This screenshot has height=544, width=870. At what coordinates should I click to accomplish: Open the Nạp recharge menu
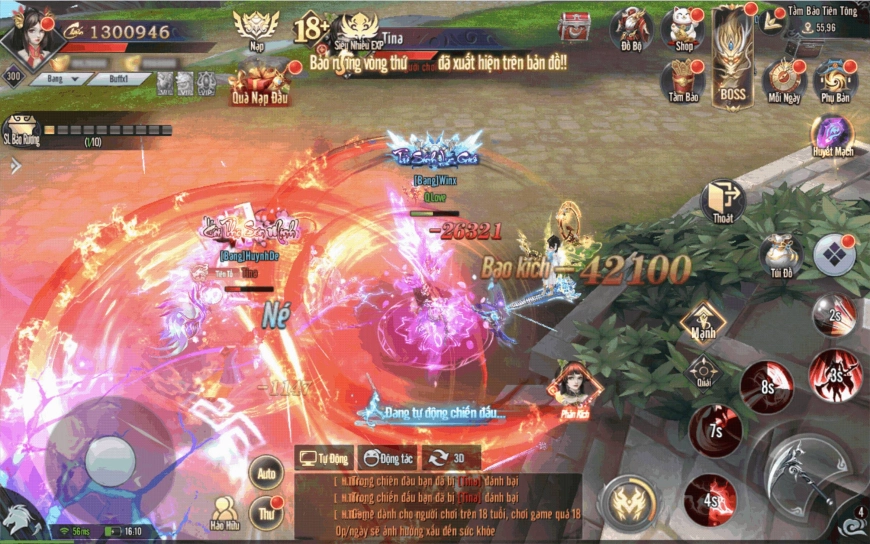point(254,30)
